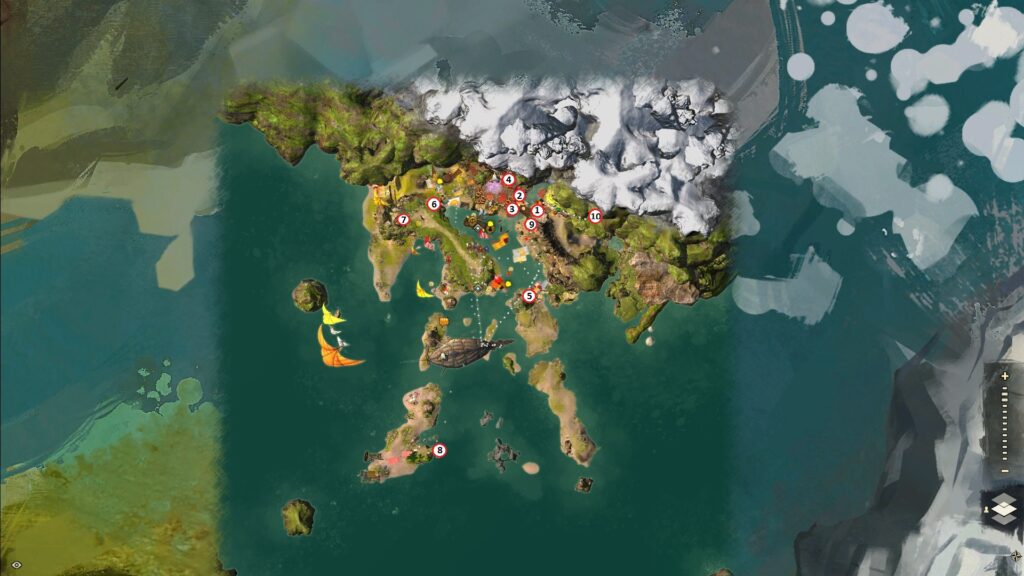This screenshot has height=576, width=1024.
Task: Choose the marker labeled 3
Action: click(x=512, y=209)
